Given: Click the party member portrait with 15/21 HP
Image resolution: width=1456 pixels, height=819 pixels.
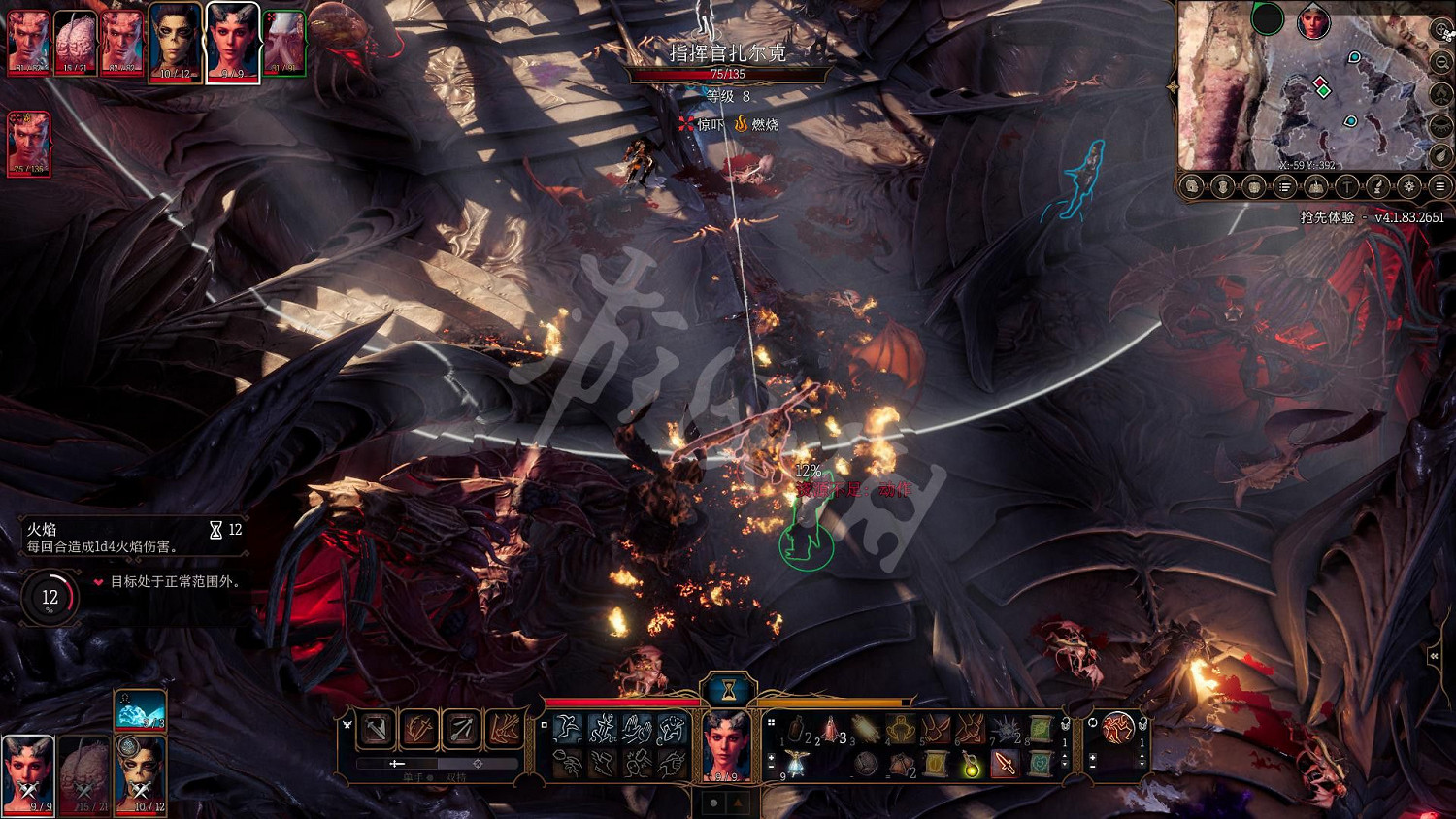Looking at the screenshot, I should pyautogui.click(x=83, y=773).
